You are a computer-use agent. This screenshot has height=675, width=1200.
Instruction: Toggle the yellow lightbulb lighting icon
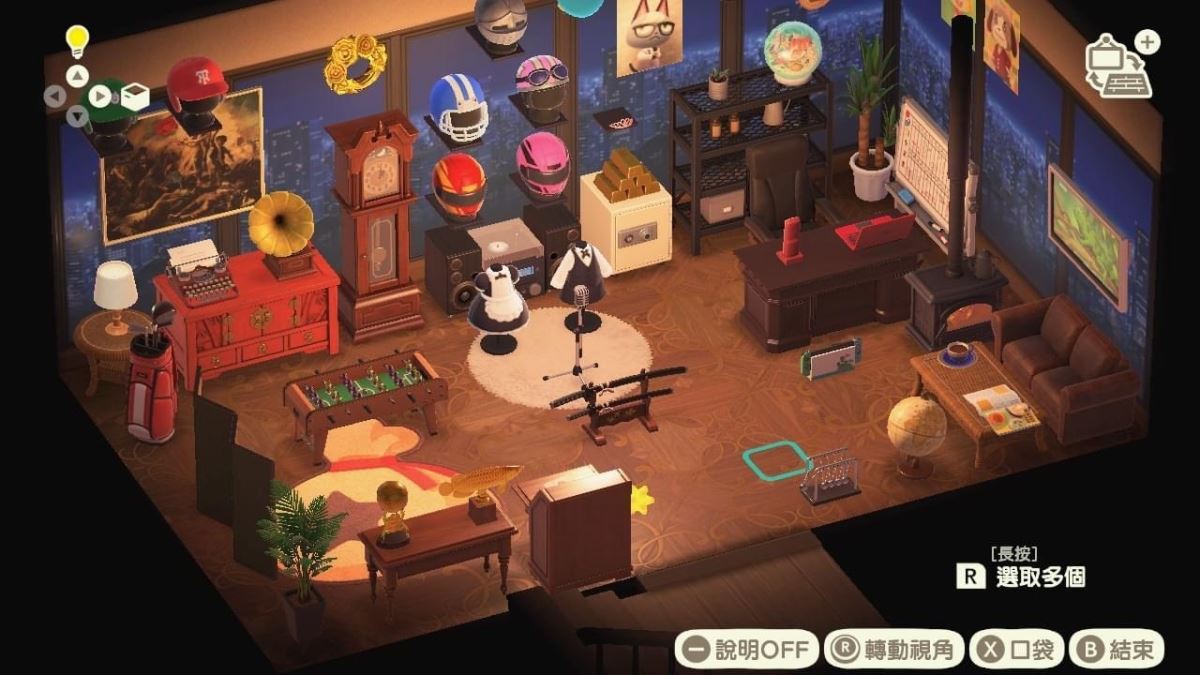pos(77,41)
